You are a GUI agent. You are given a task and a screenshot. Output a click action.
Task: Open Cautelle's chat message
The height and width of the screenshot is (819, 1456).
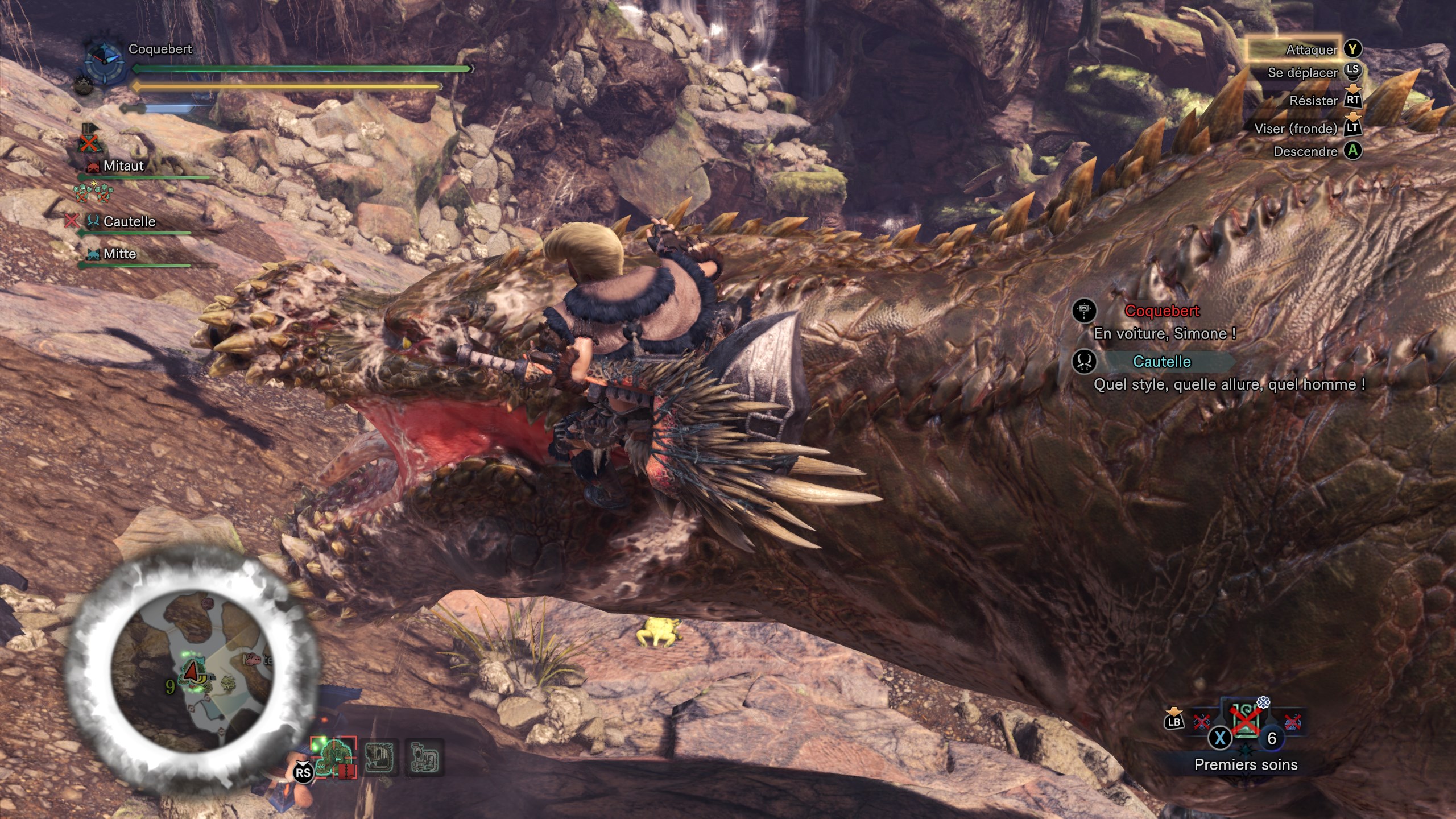pyautogui.click(x=1228, y=384)
